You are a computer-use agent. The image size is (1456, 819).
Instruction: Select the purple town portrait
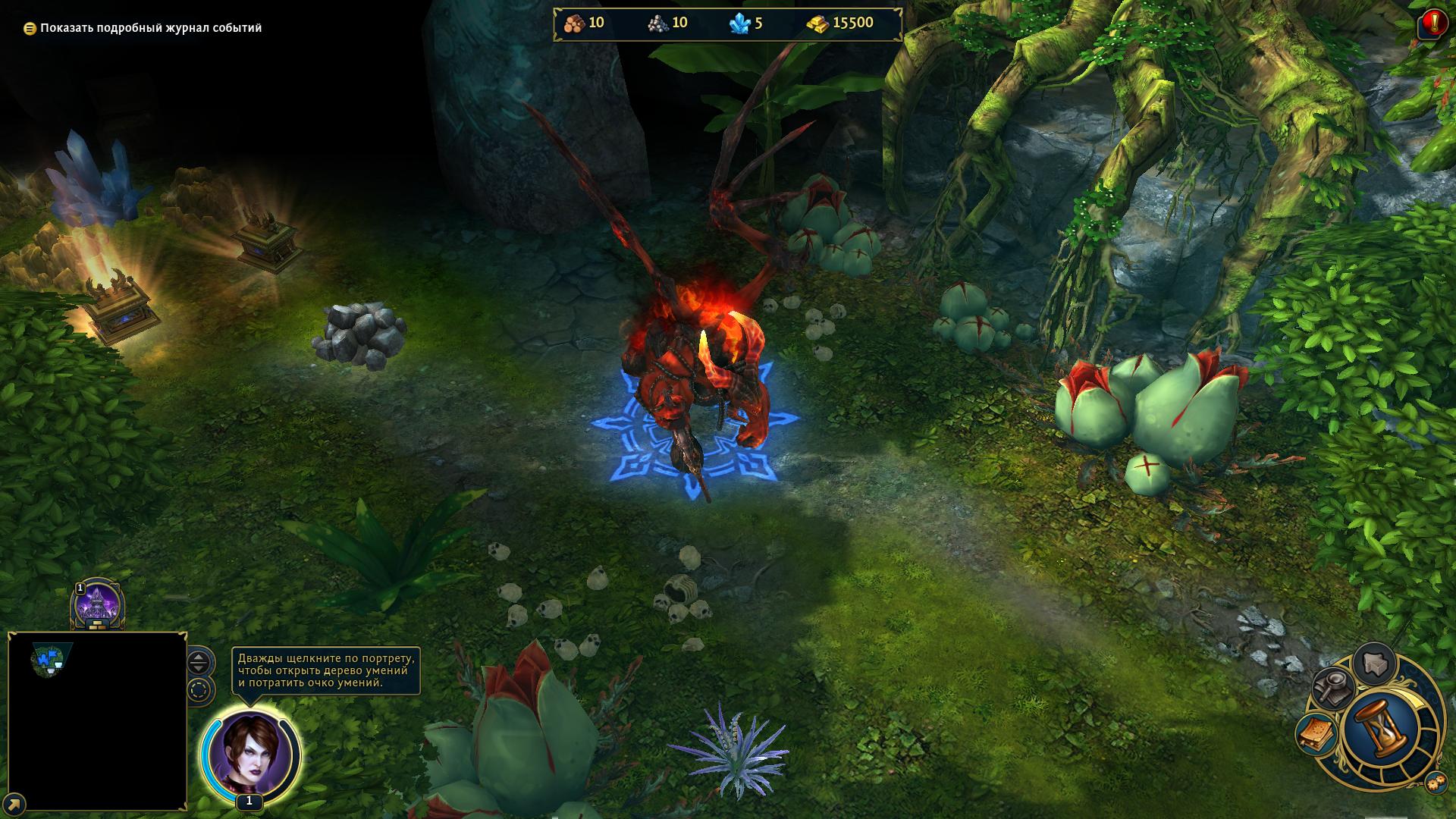pos(97,605)
